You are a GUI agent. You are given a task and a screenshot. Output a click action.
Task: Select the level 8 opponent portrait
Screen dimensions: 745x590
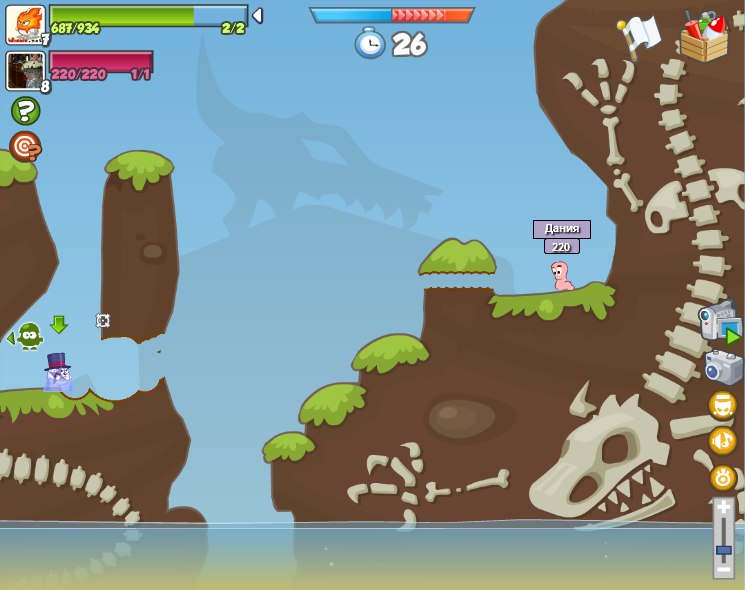pyautogui.click(x=25, y=71)
